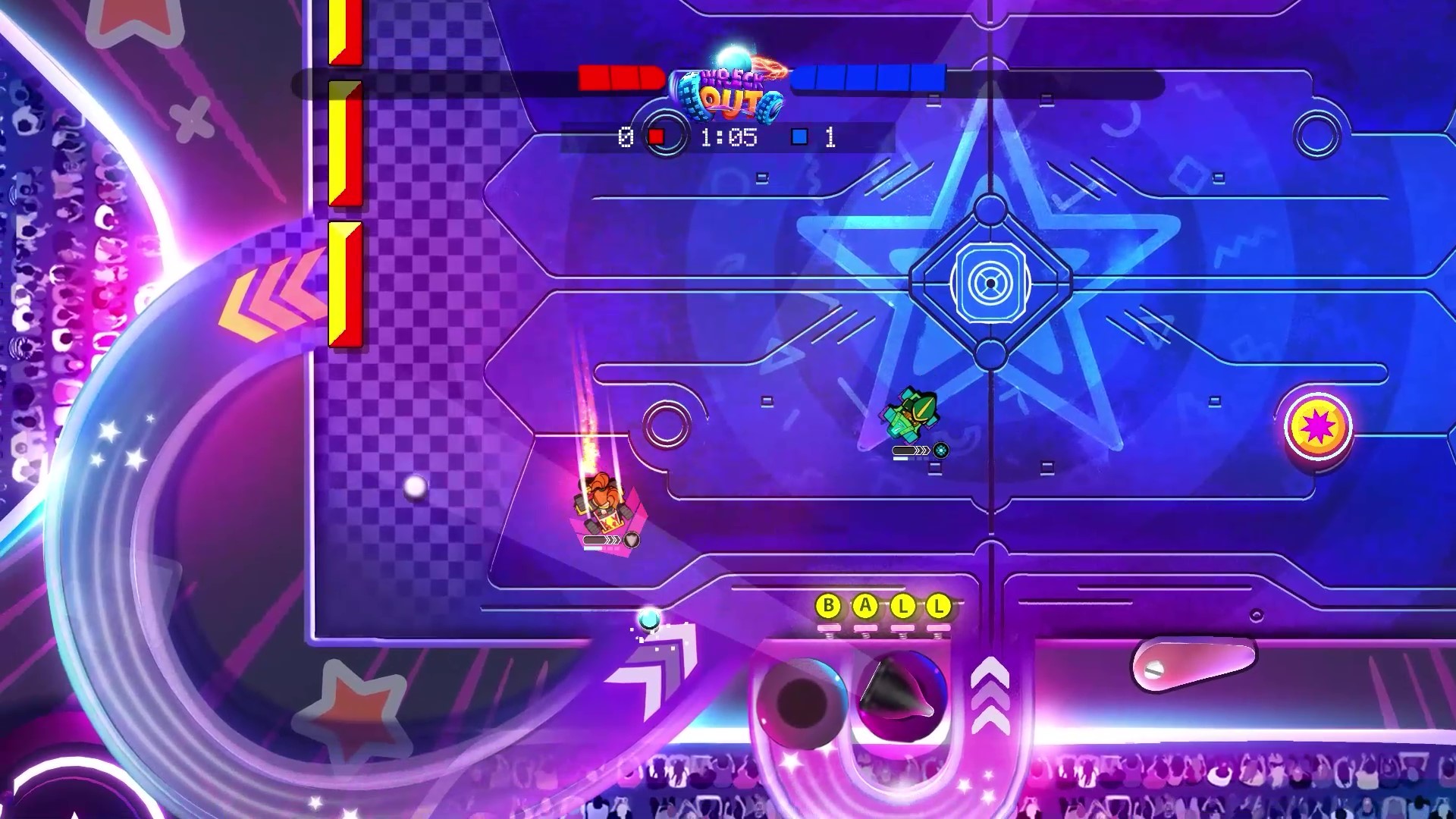Click the match timer showing 1:05

point(729,138)
